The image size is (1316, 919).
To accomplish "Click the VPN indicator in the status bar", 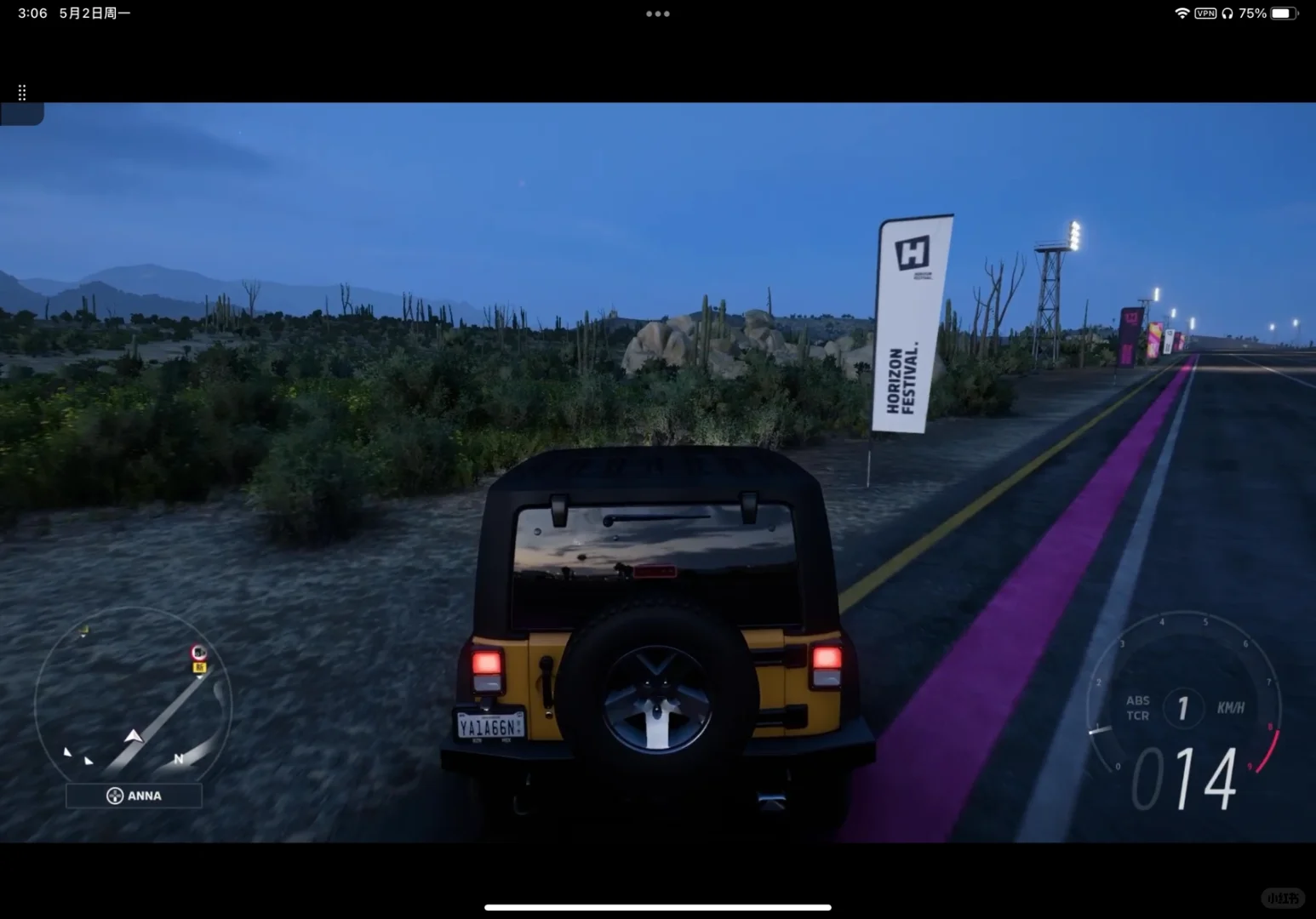I will point(1204,13).
